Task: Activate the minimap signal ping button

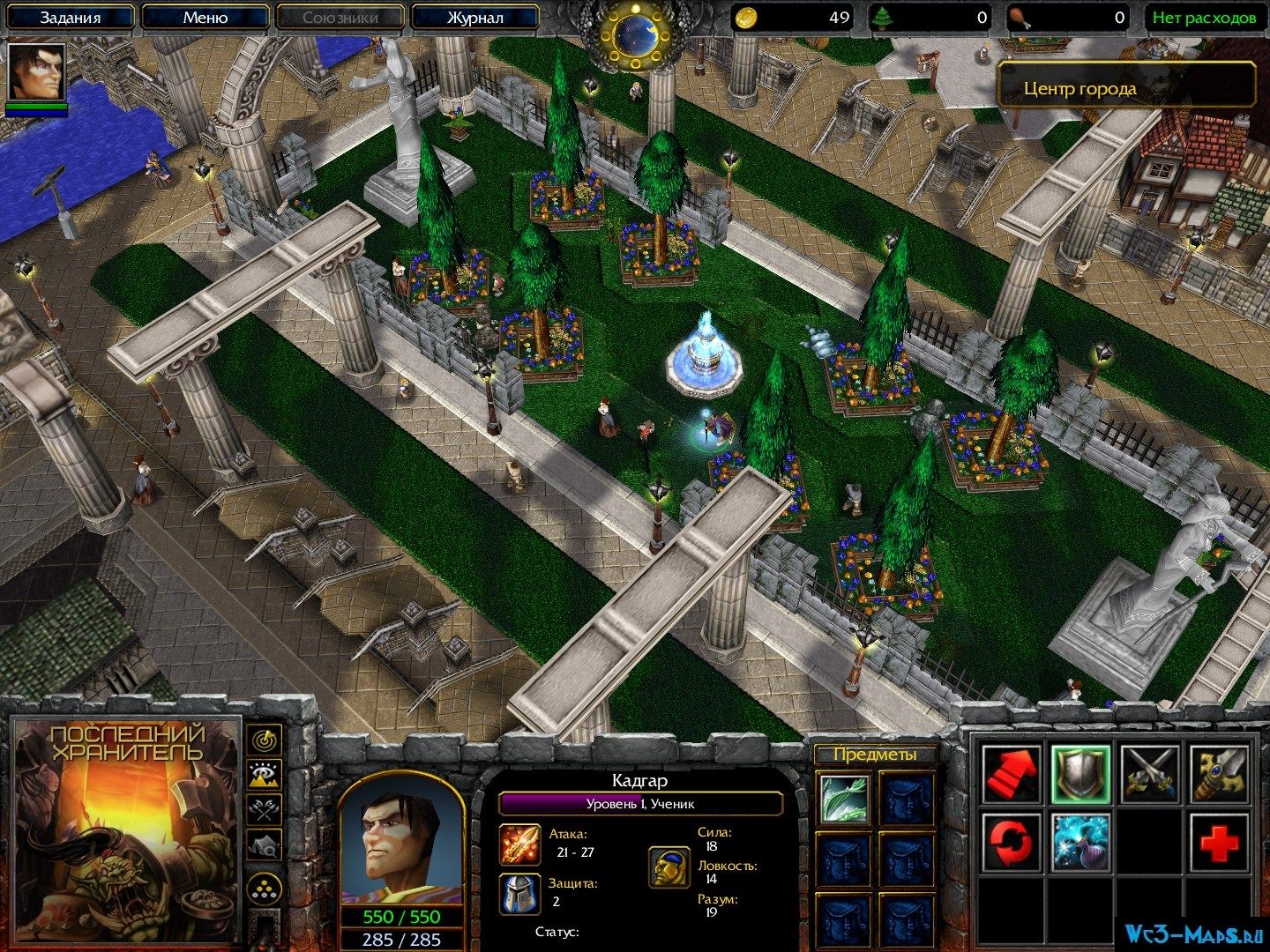Action: coord(264,739)
